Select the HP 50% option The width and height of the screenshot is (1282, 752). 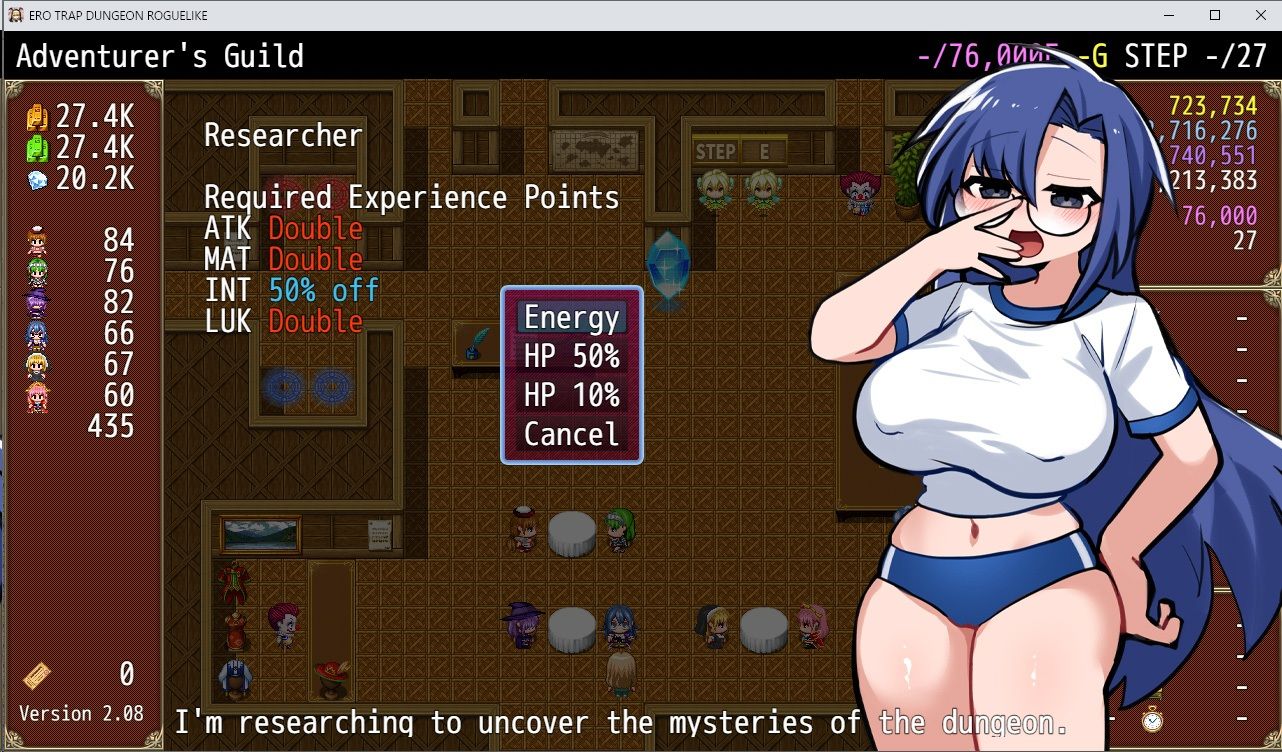pyautogui.click(x=570, y=357)
